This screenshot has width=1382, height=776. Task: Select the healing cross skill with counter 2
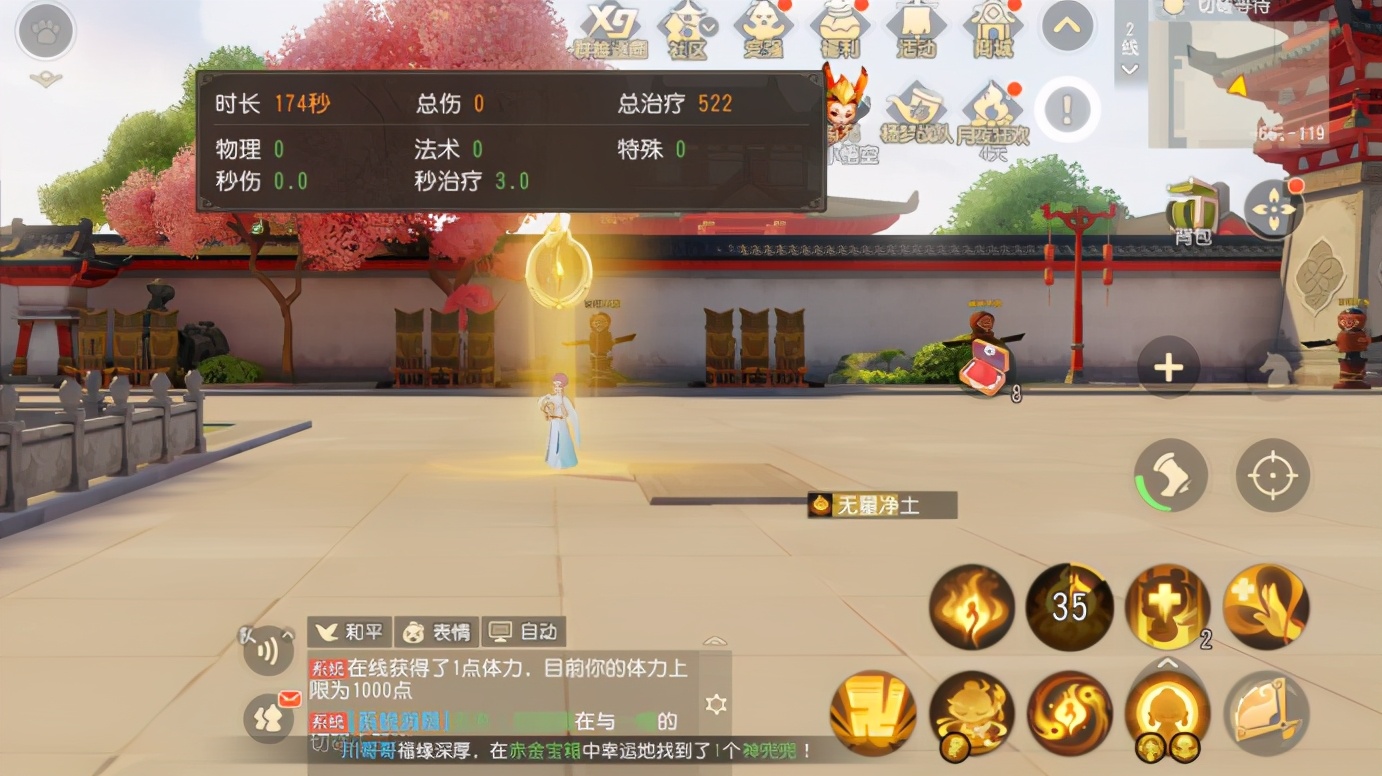pyautogui.click(x=1166, y=607)
